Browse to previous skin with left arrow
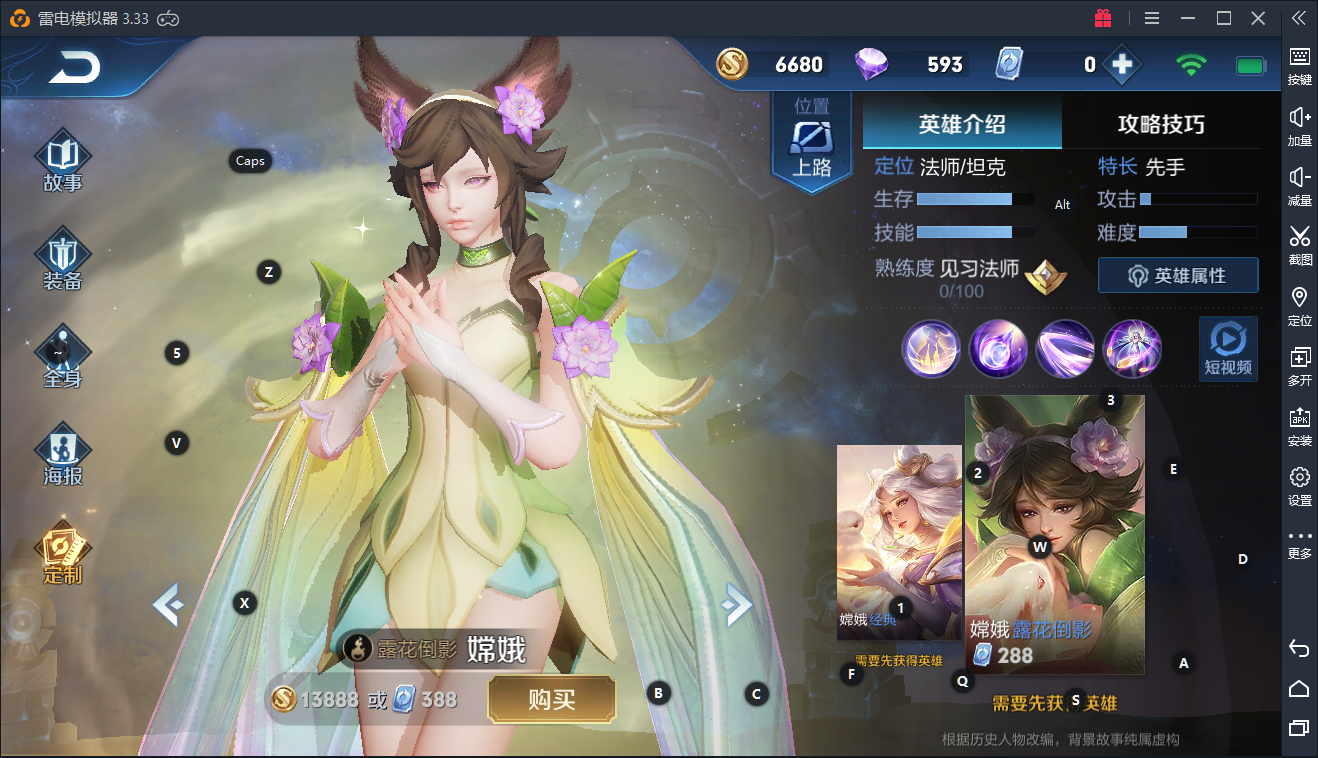The width and height of the screenshot is (1318, 758). coord(170,604)
